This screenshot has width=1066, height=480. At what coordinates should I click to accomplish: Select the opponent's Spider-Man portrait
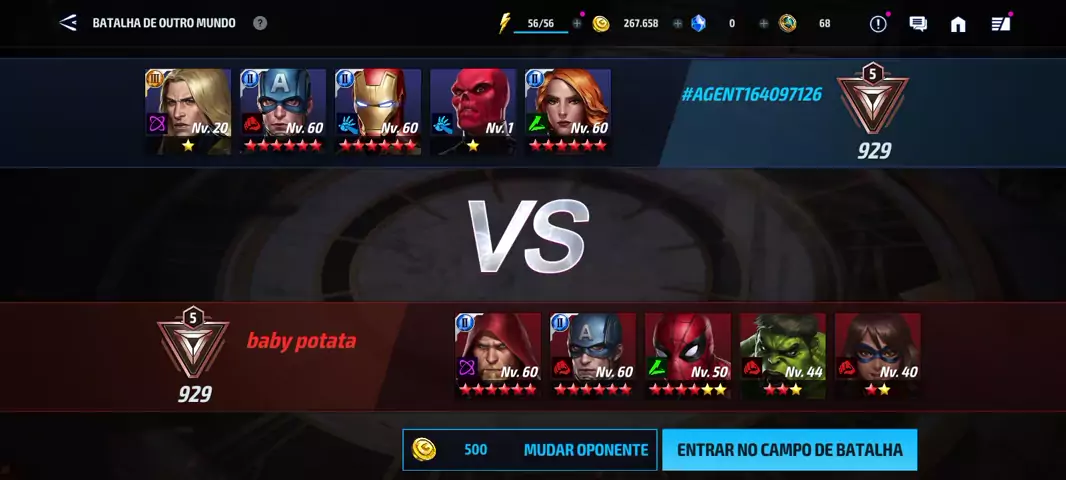[x=688, y=354]
